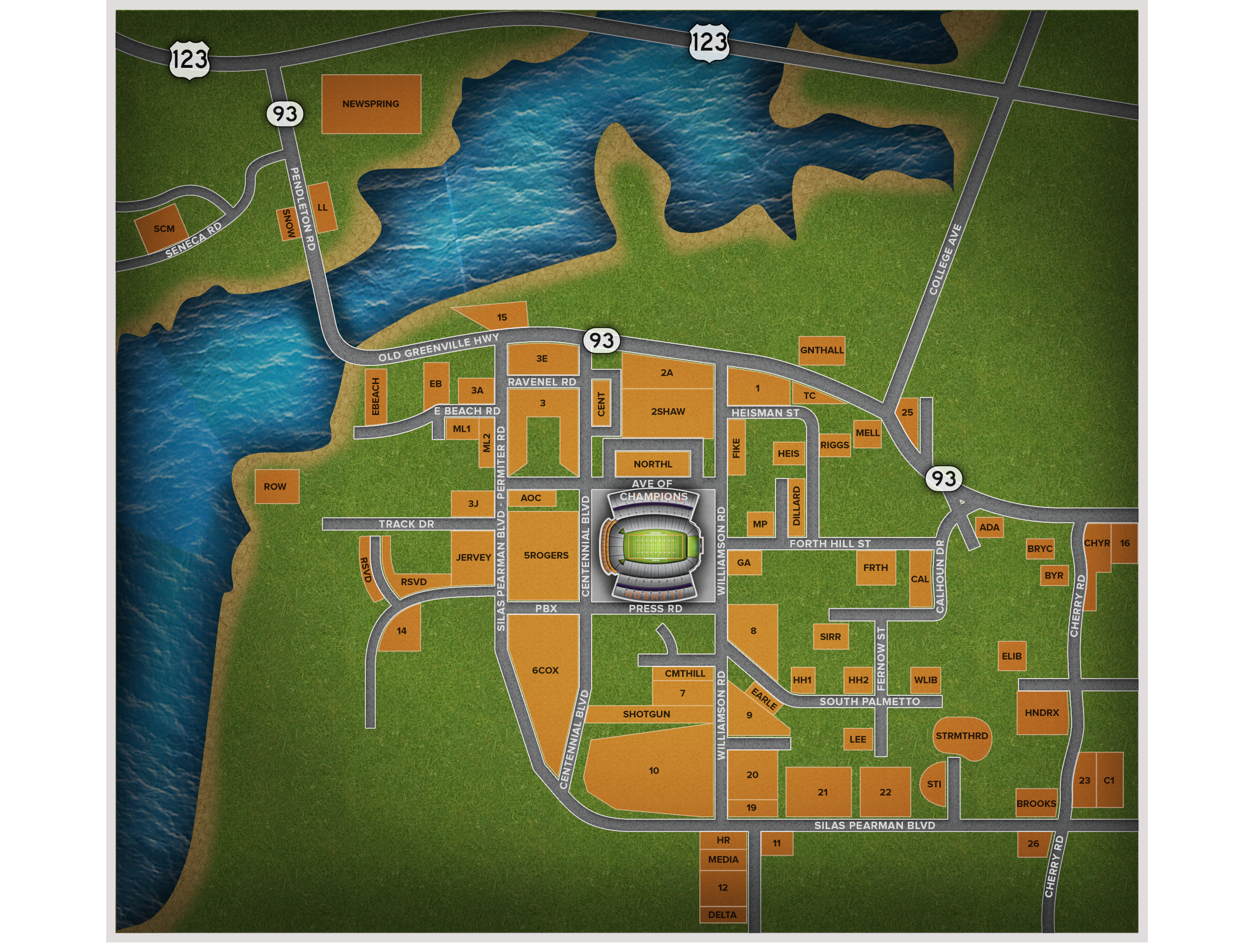Choose the FRTH lot
Viewport: 1259px width, 952px height.
coord(875,568)
